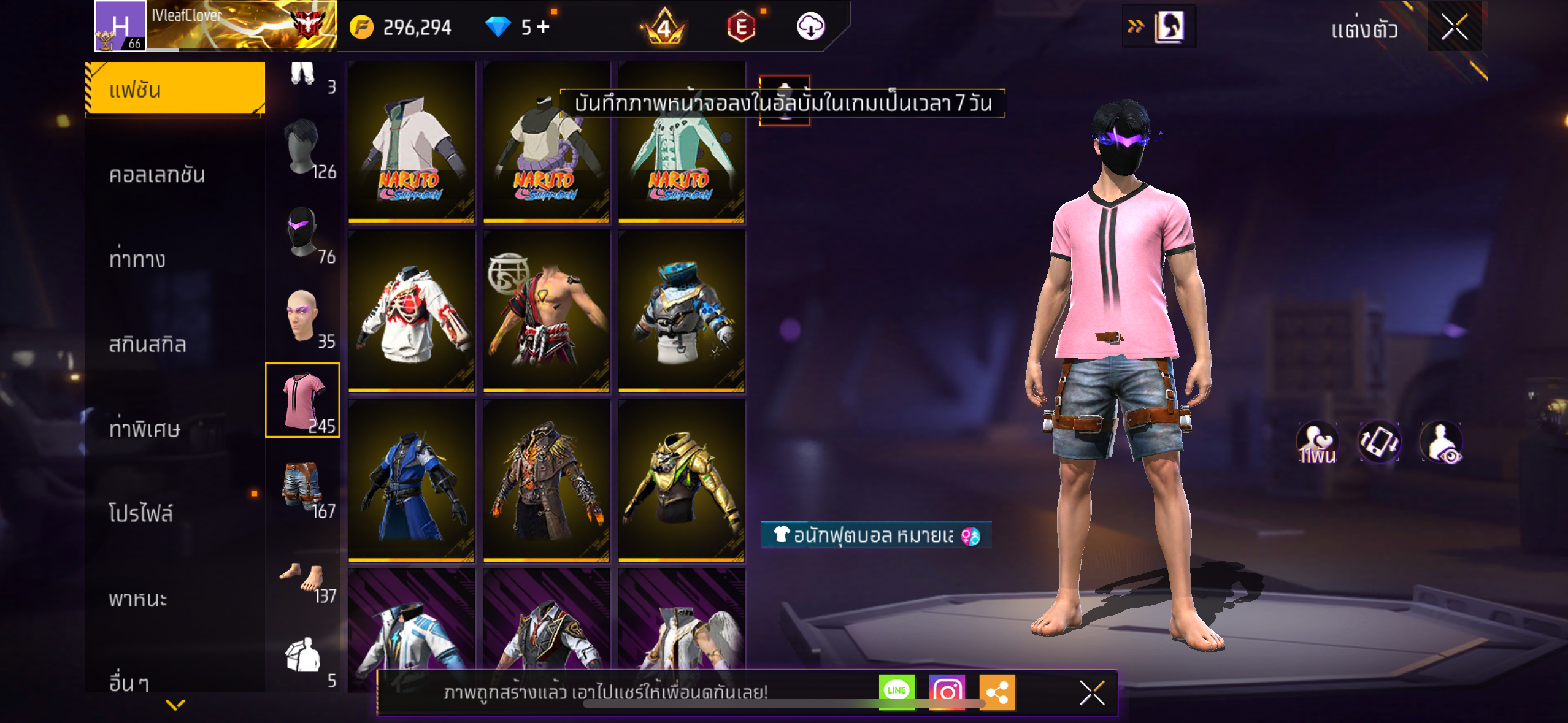Open the shorts bottoms category
This screenshot has width=1568, height=723.
pos(302,486)
